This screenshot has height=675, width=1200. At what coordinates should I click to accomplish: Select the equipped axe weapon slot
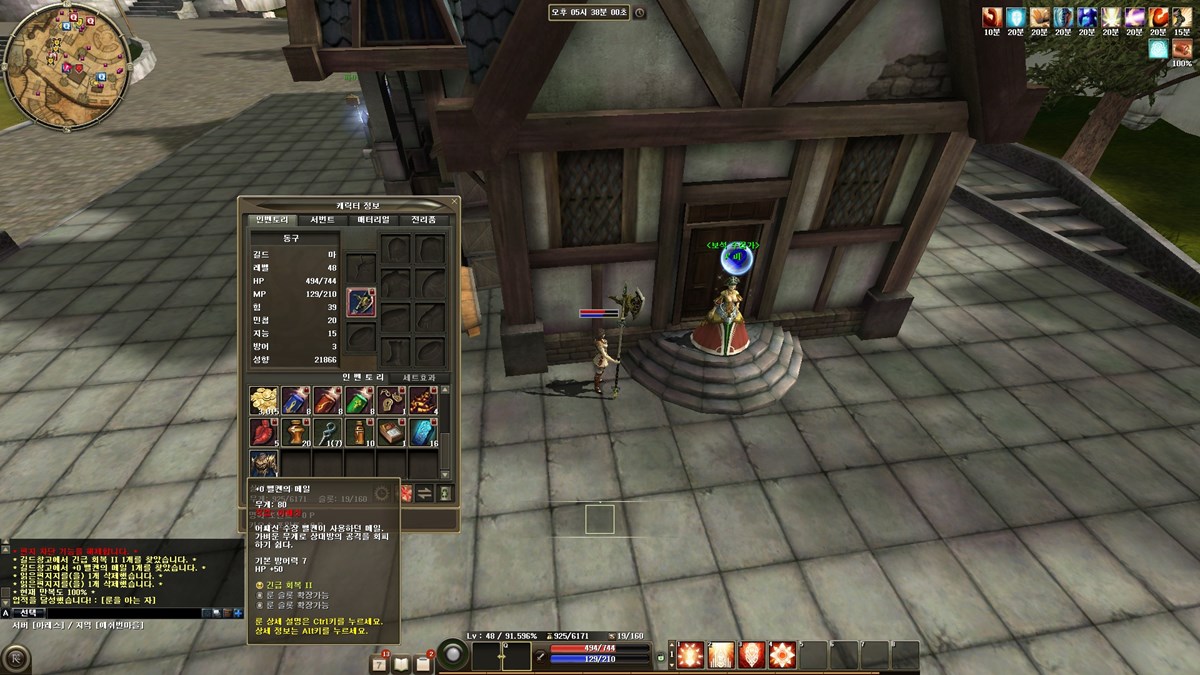[x=361, y=302]
